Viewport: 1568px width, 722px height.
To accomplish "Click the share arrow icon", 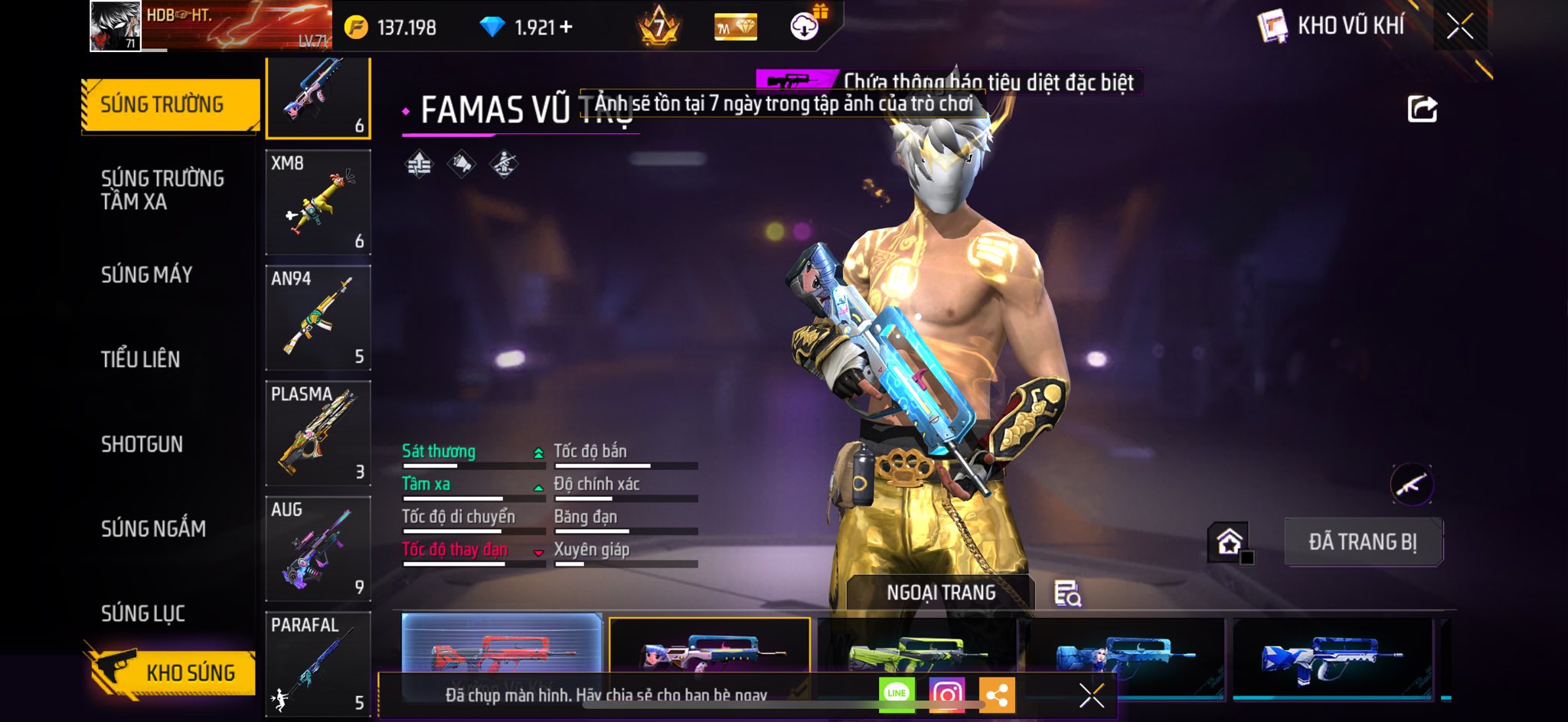I will coord(1422,109).
